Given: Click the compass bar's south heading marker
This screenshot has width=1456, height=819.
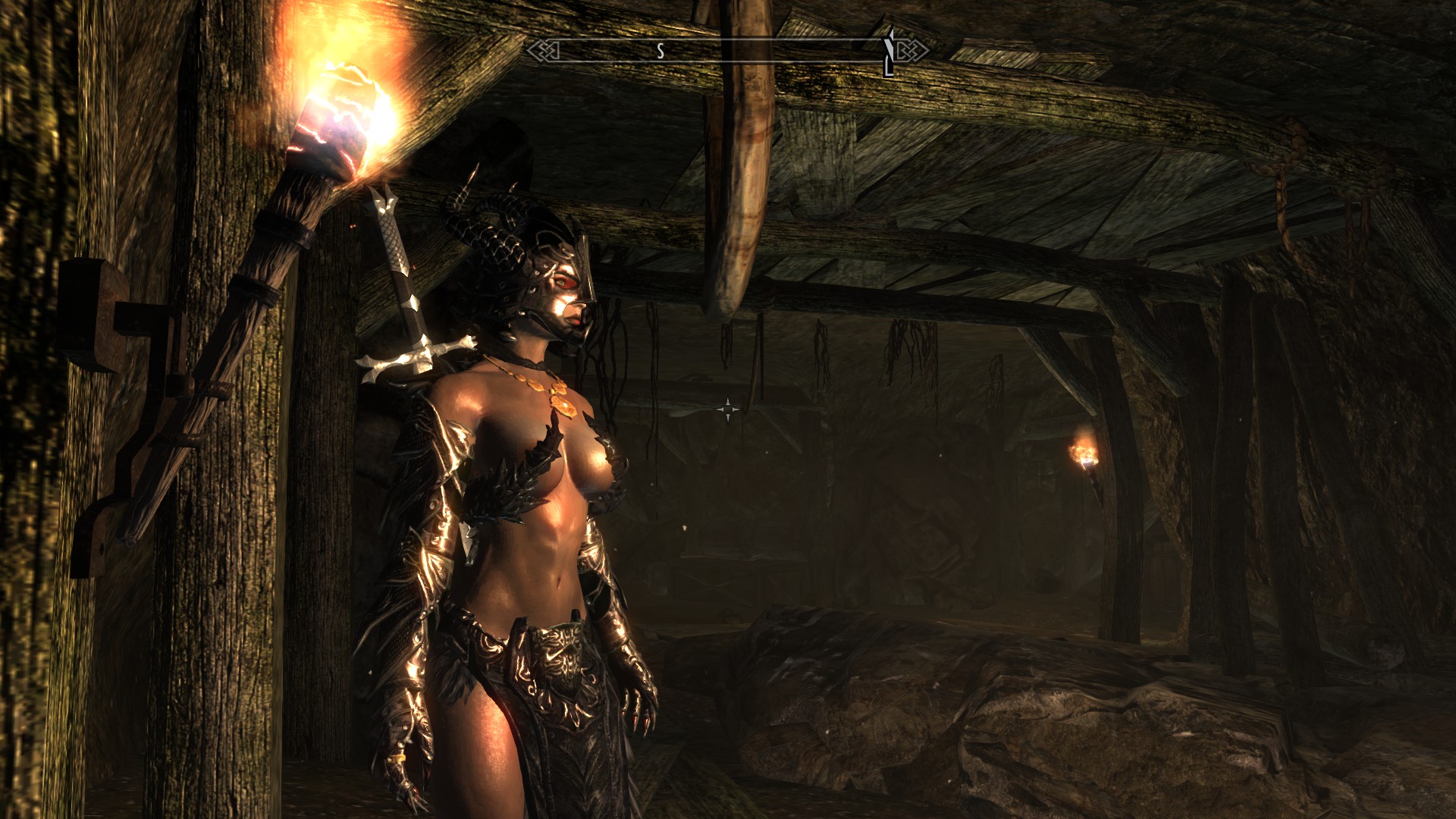Looking at the screenshot, I should click(x=661, y=51).
